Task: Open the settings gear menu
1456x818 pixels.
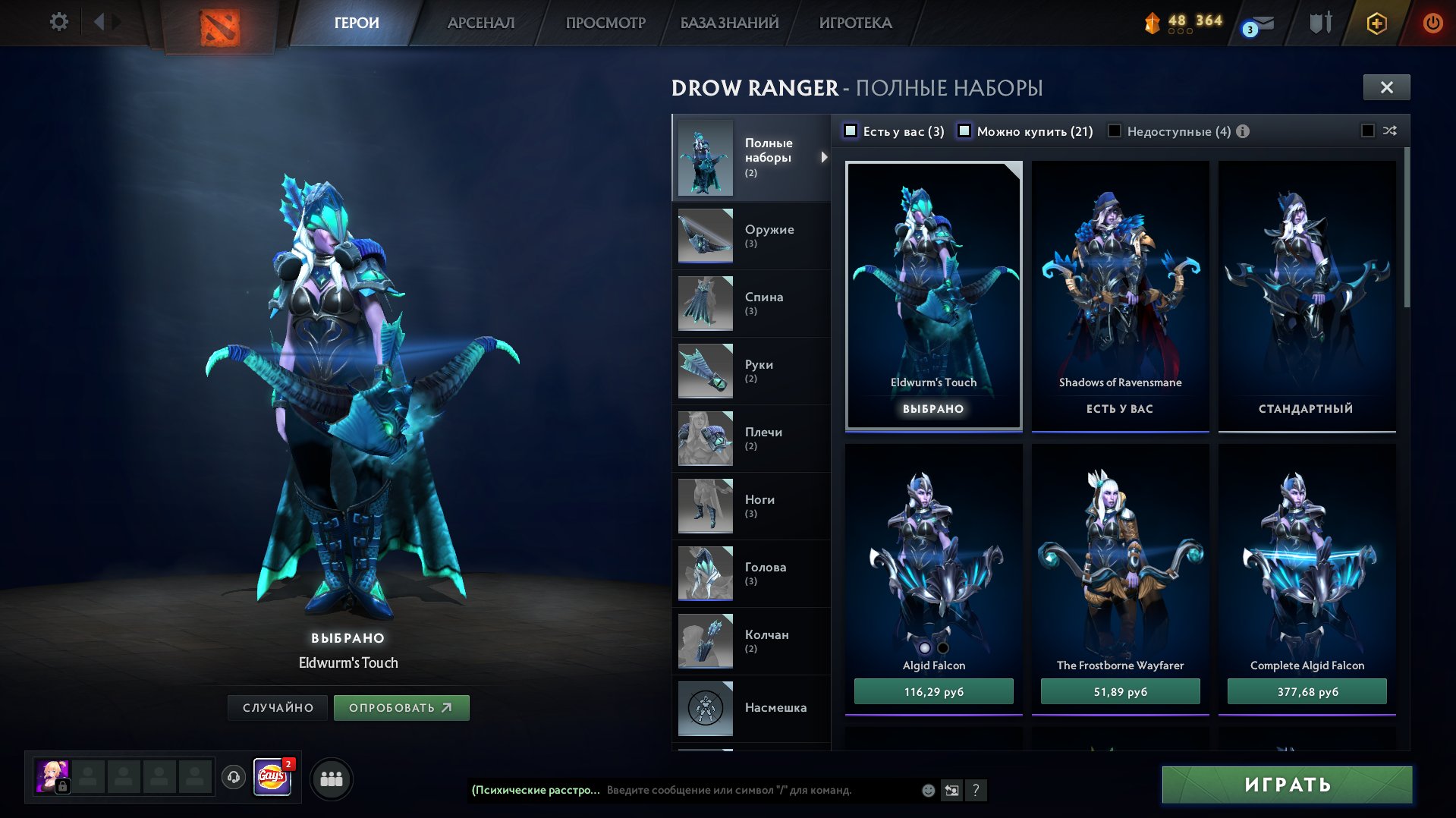Action: [58, 22]
